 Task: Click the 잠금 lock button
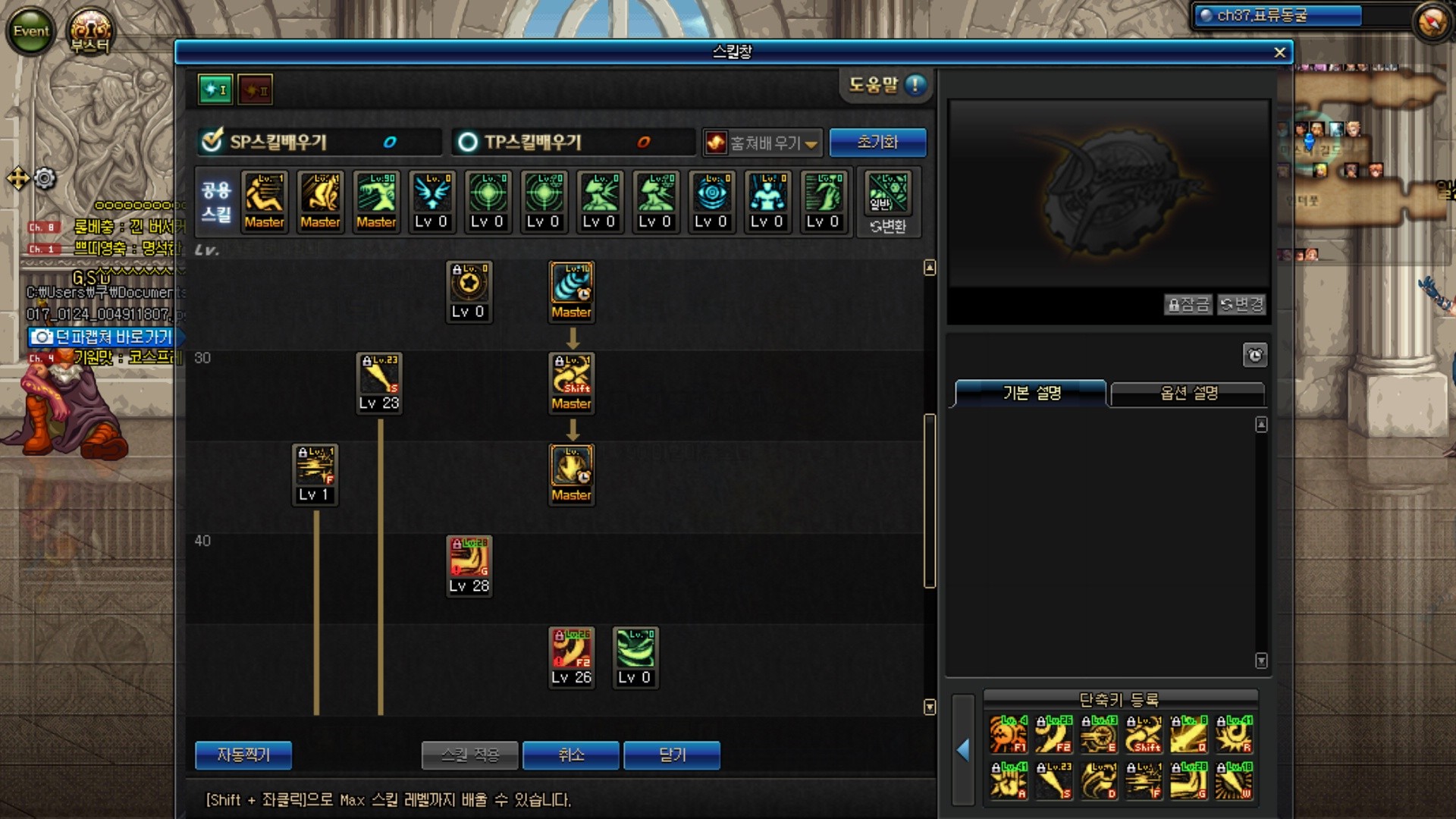(1188, 305)
